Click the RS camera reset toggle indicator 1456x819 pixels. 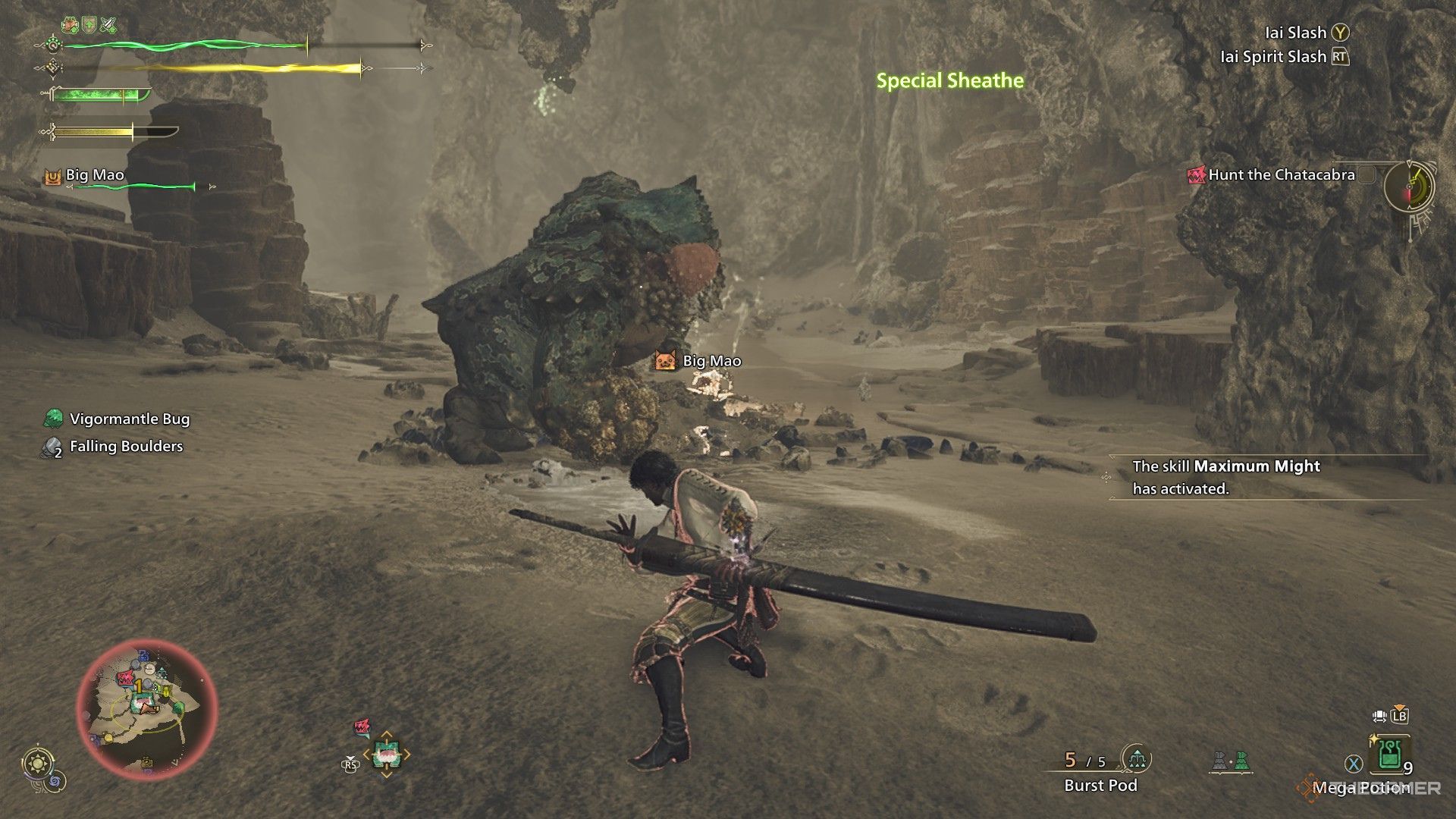point(350,765)
